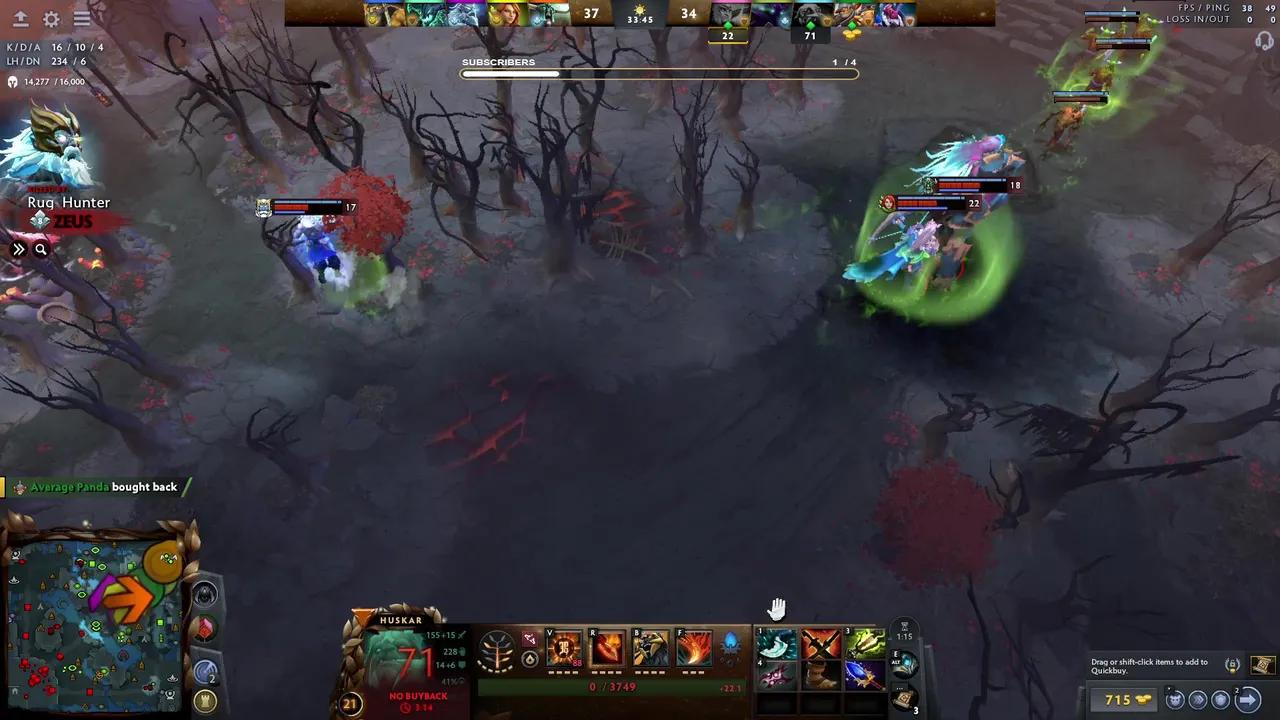
Task: Click the Town Portal Scroll slot
Action: 905,696
